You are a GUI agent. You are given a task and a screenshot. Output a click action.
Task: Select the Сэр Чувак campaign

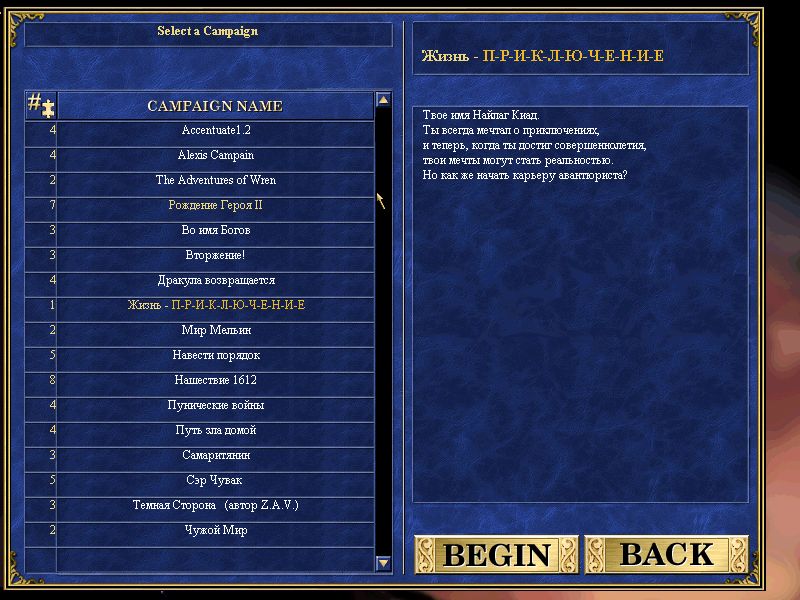pos(215,481)
